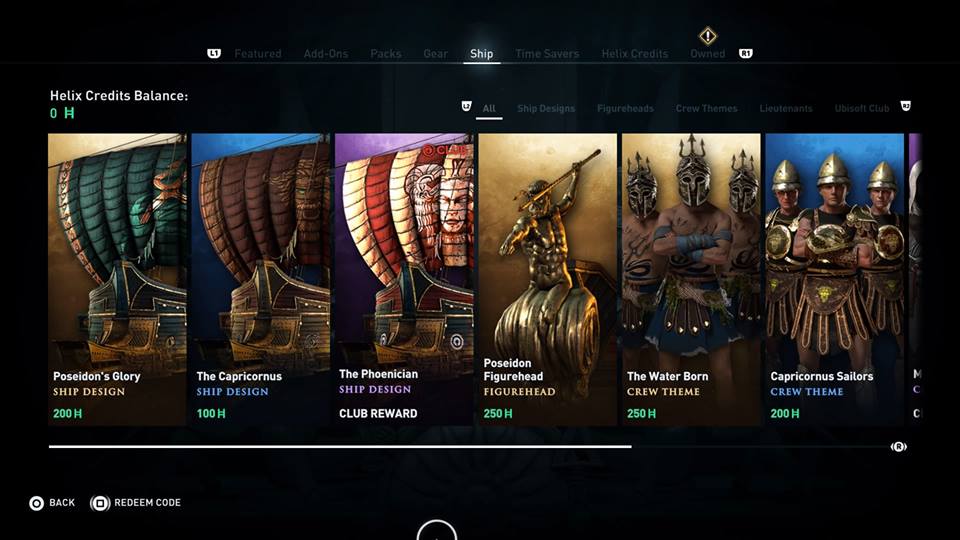Choose the Ubisoft Club filter
Screen dimensions: 960x540
tap(862, 108)
